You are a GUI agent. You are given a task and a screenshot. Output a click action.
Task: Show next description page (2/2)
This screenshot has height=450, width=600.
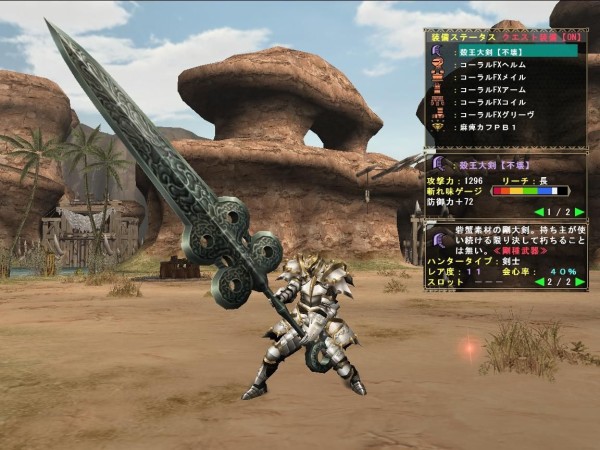[580, 282]
